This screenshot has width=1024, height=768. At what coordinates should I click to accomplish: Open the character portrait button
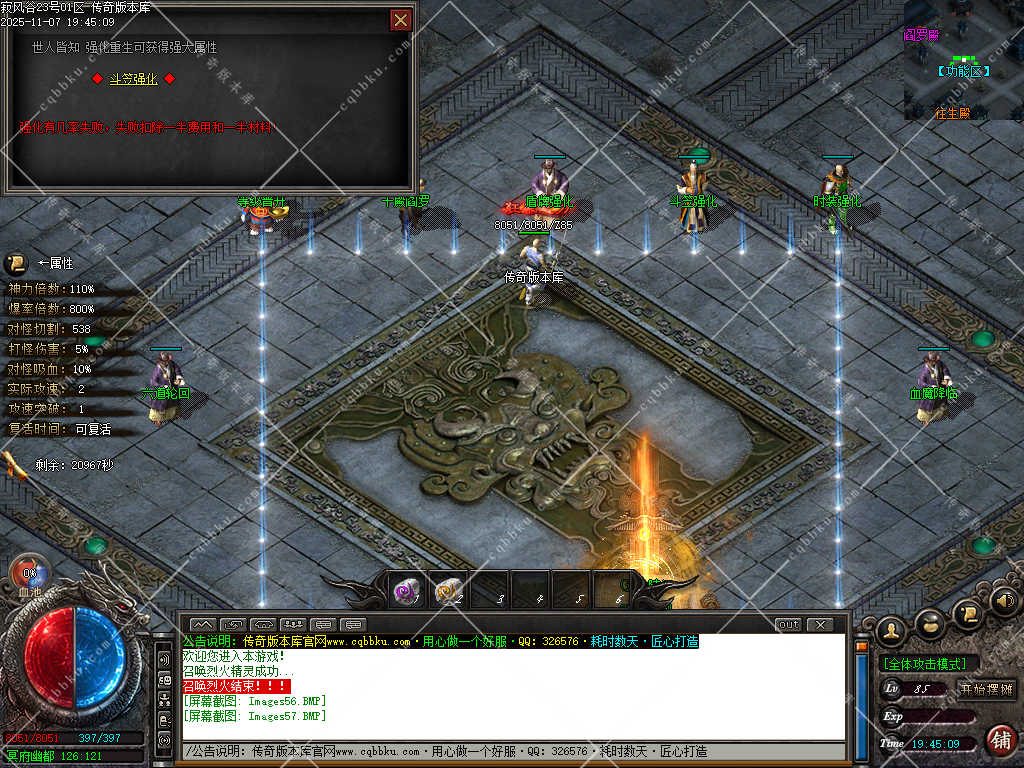tap(890, 630)
